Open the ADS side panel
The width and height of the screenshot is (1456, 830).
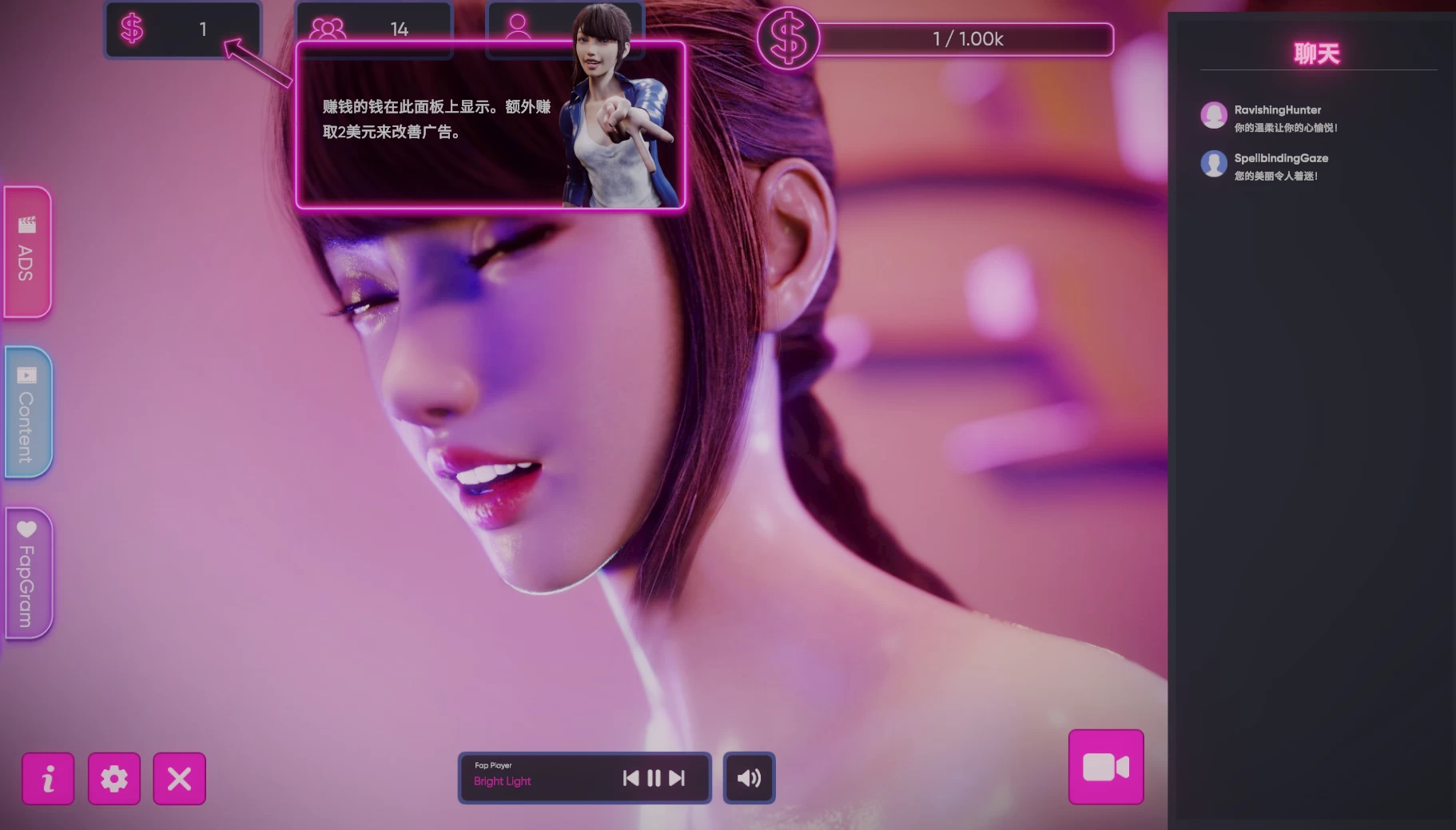26,252
